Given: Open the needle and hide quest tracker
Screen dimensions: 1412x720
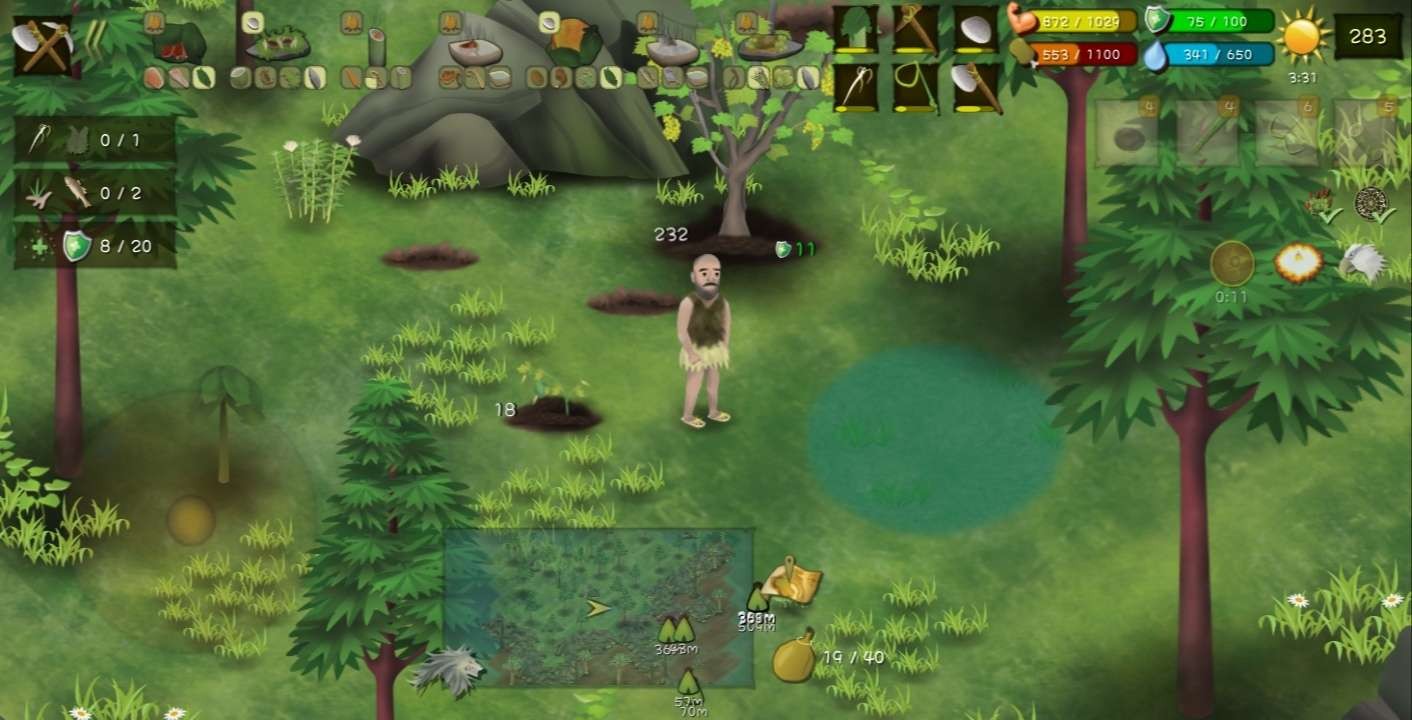Looking at the screenshot, I should point(95,140).
